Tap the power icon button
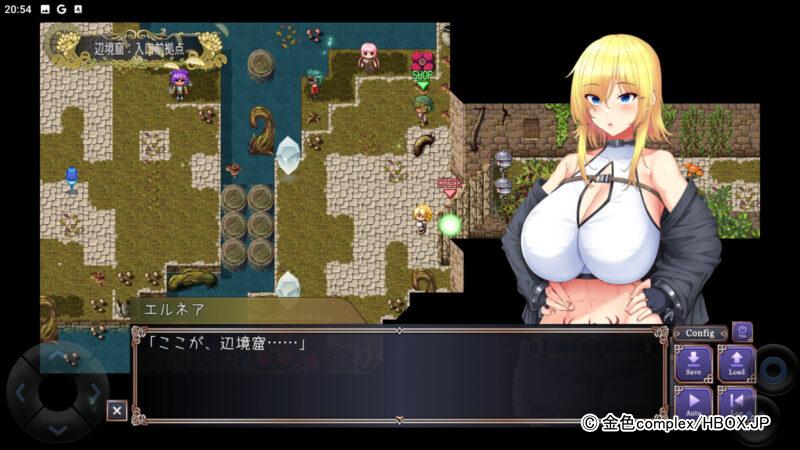800x450 pixels. click(x=742, y=331)
